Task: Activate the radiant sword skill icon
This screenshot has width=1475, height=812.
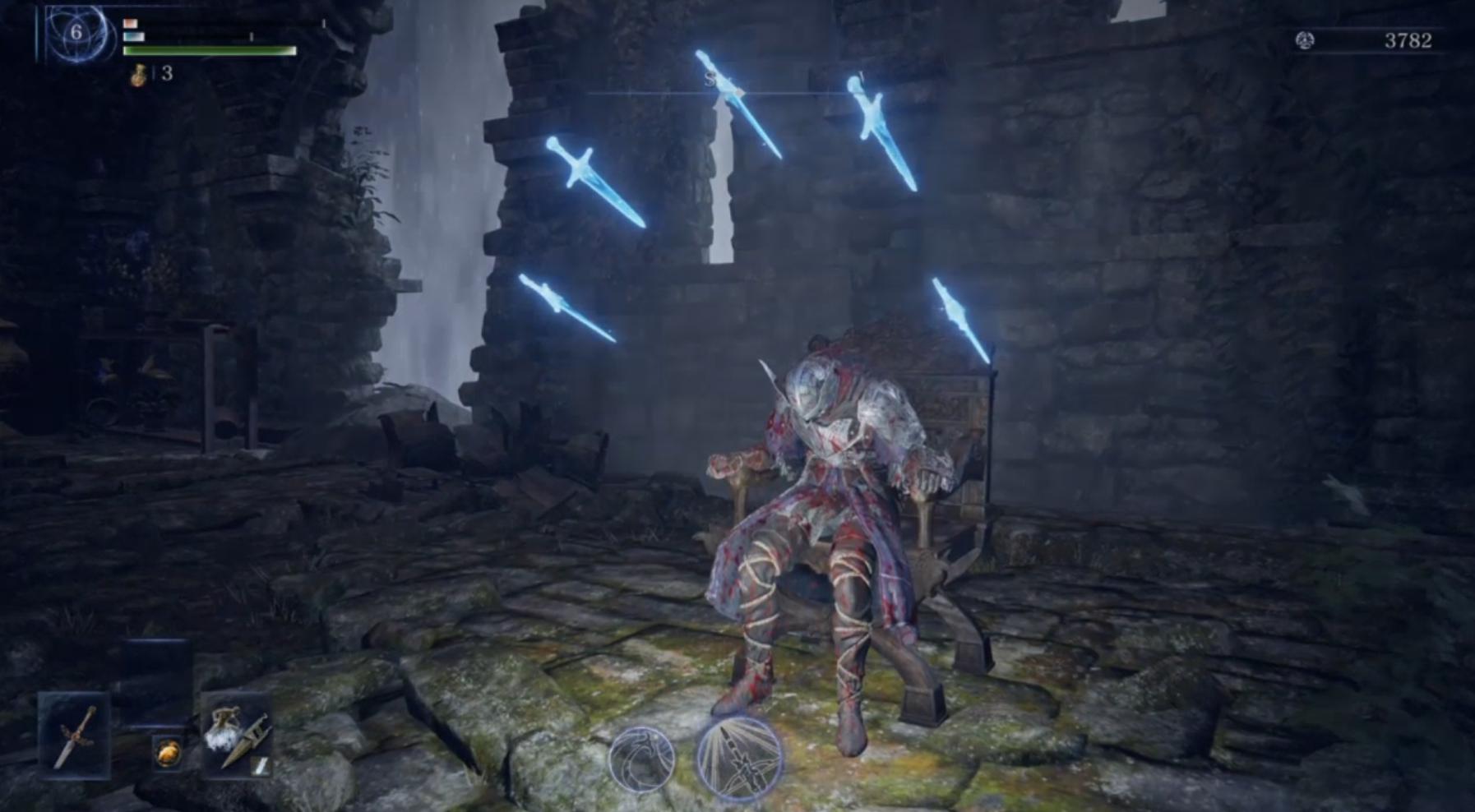Action: (x=738, y=759)
